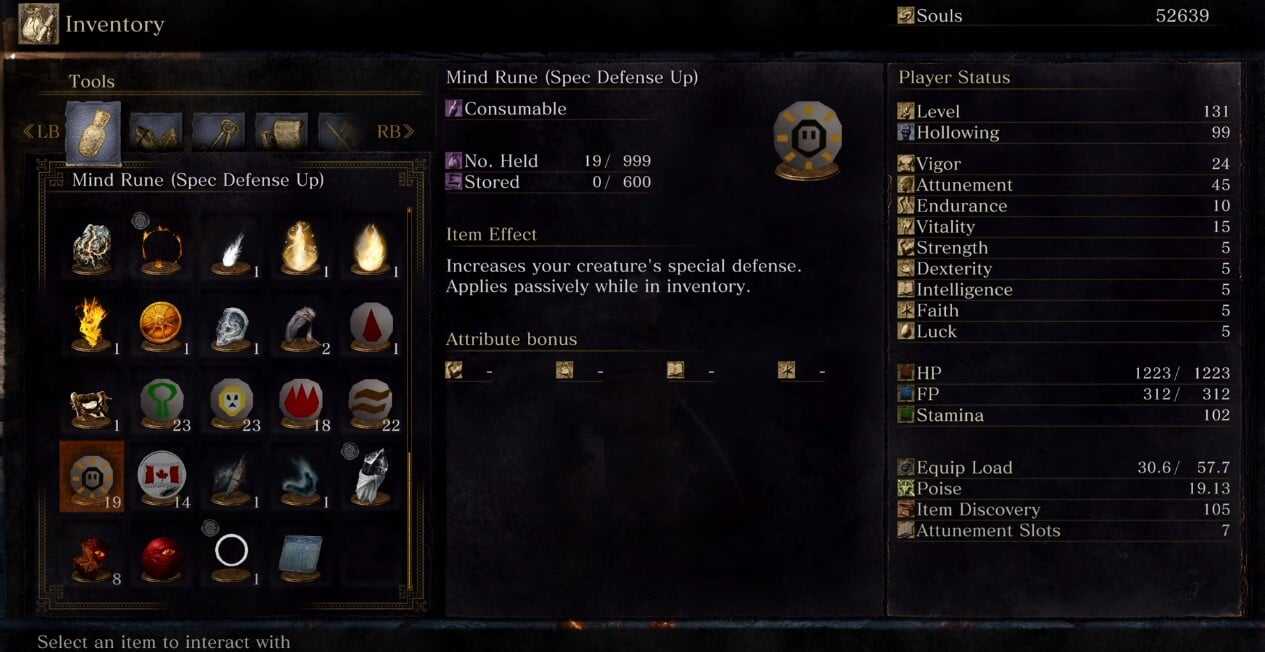This screenshot has width=1265, height=652.
Task: Choose the ember item with 8 held
Action: (x=91, y=555)
